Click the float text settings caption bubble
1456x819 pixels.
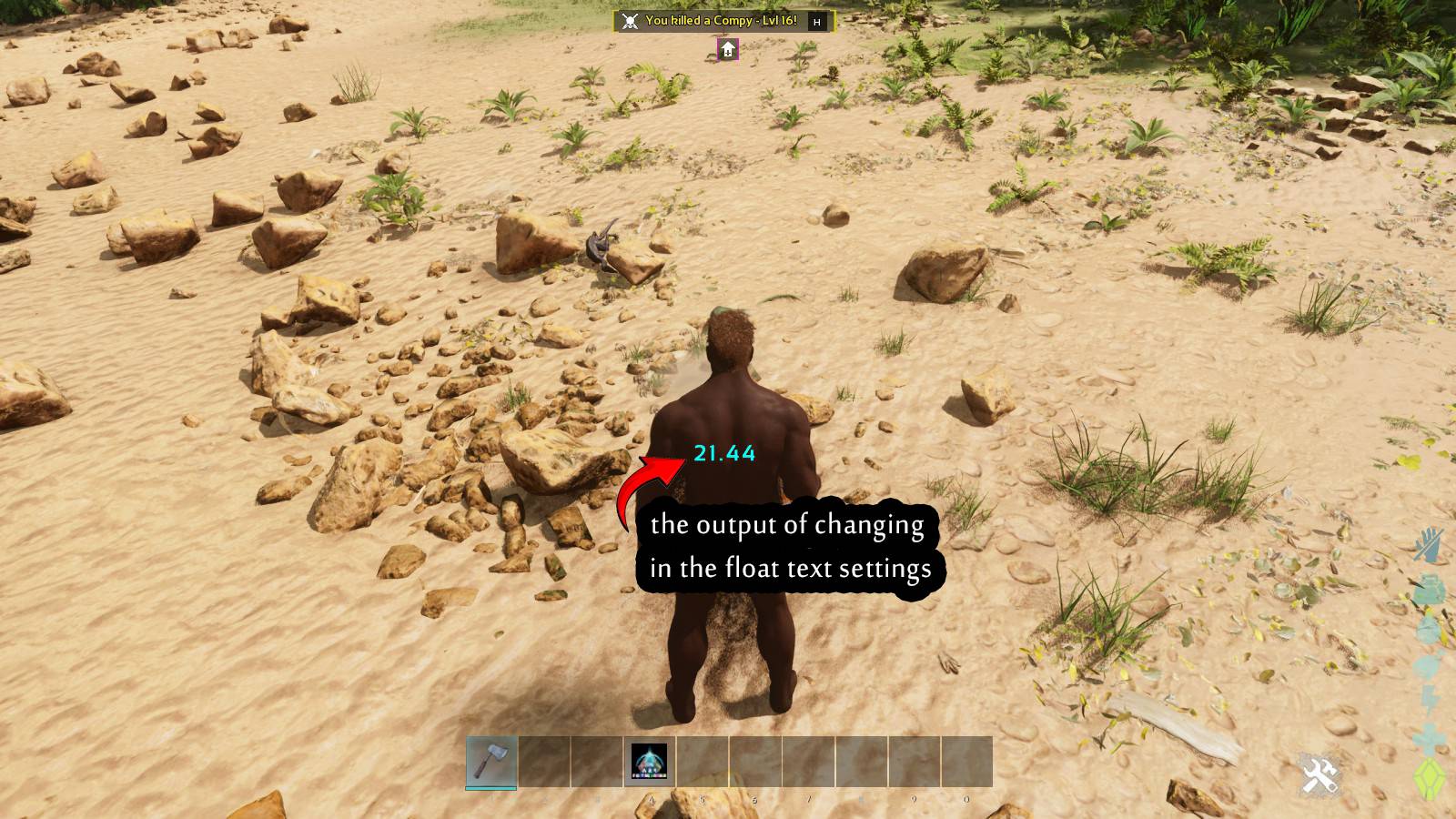(x=788, y=546)
